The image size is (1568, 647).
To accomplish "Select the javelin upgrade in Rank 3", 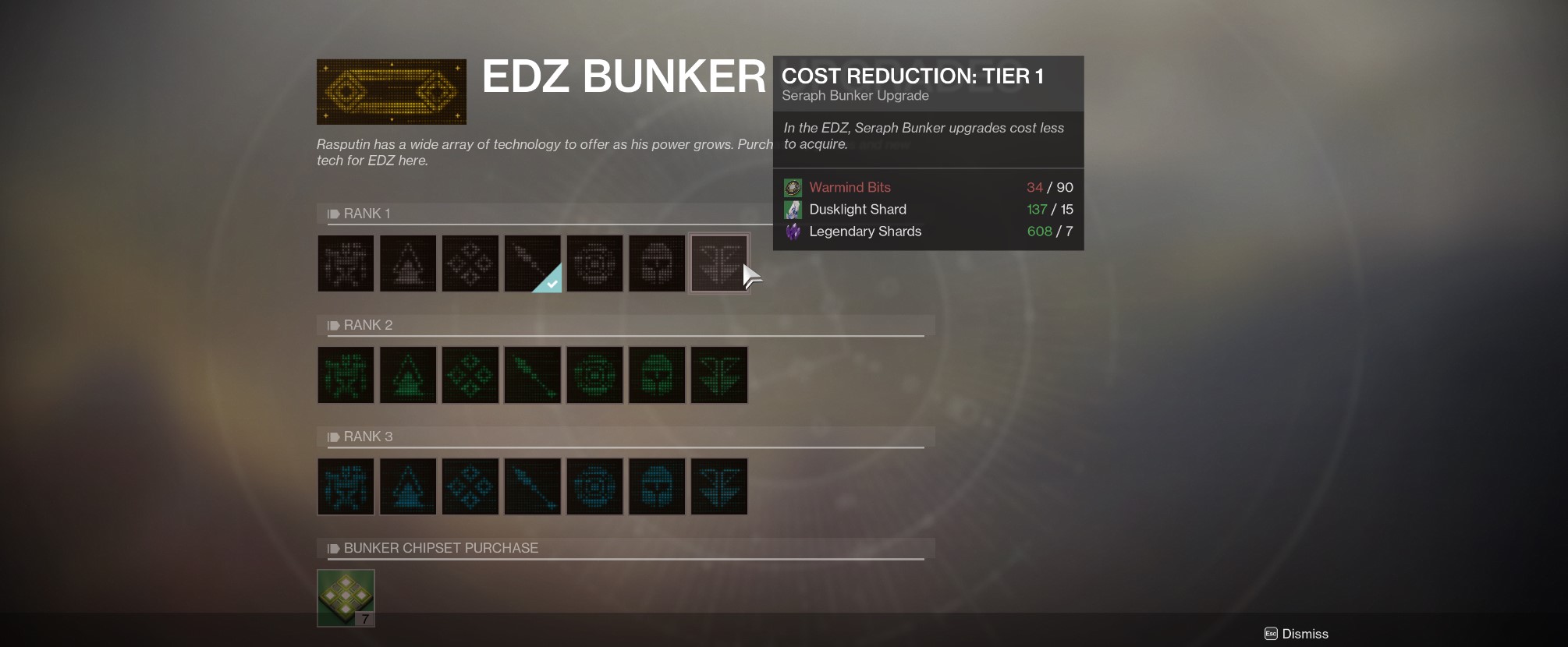I will (532, 486).
